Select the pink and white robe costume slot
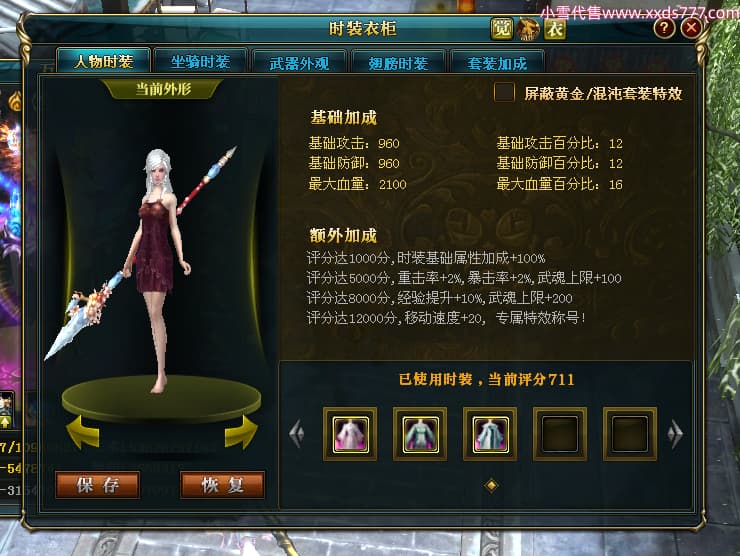Viewport: 740px width, 556px height. tap(350, 433)
